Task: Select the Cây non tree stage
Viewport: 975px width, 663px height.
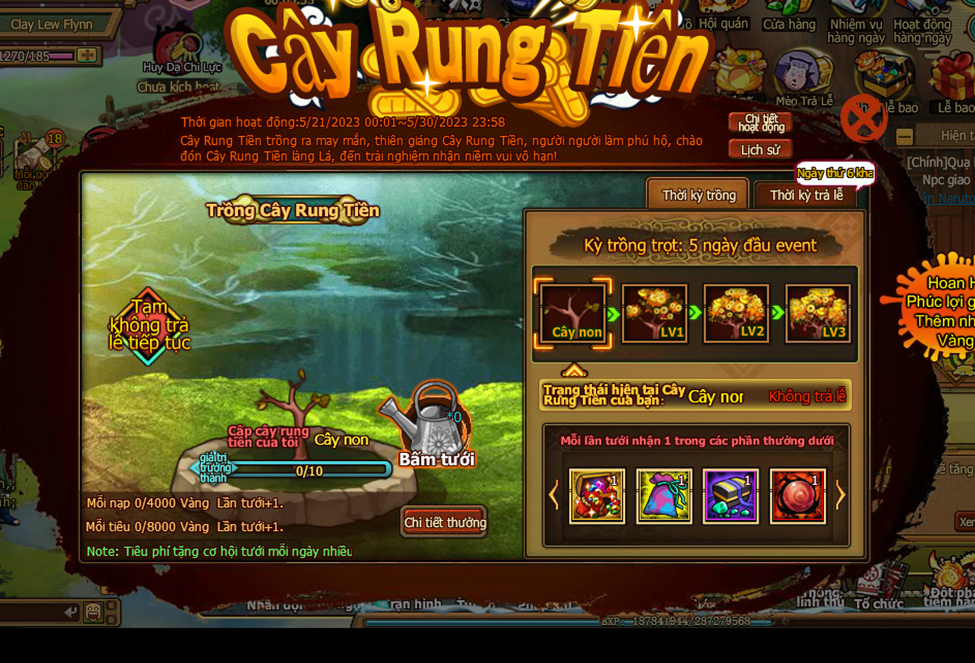Action: tap(576, 314)
